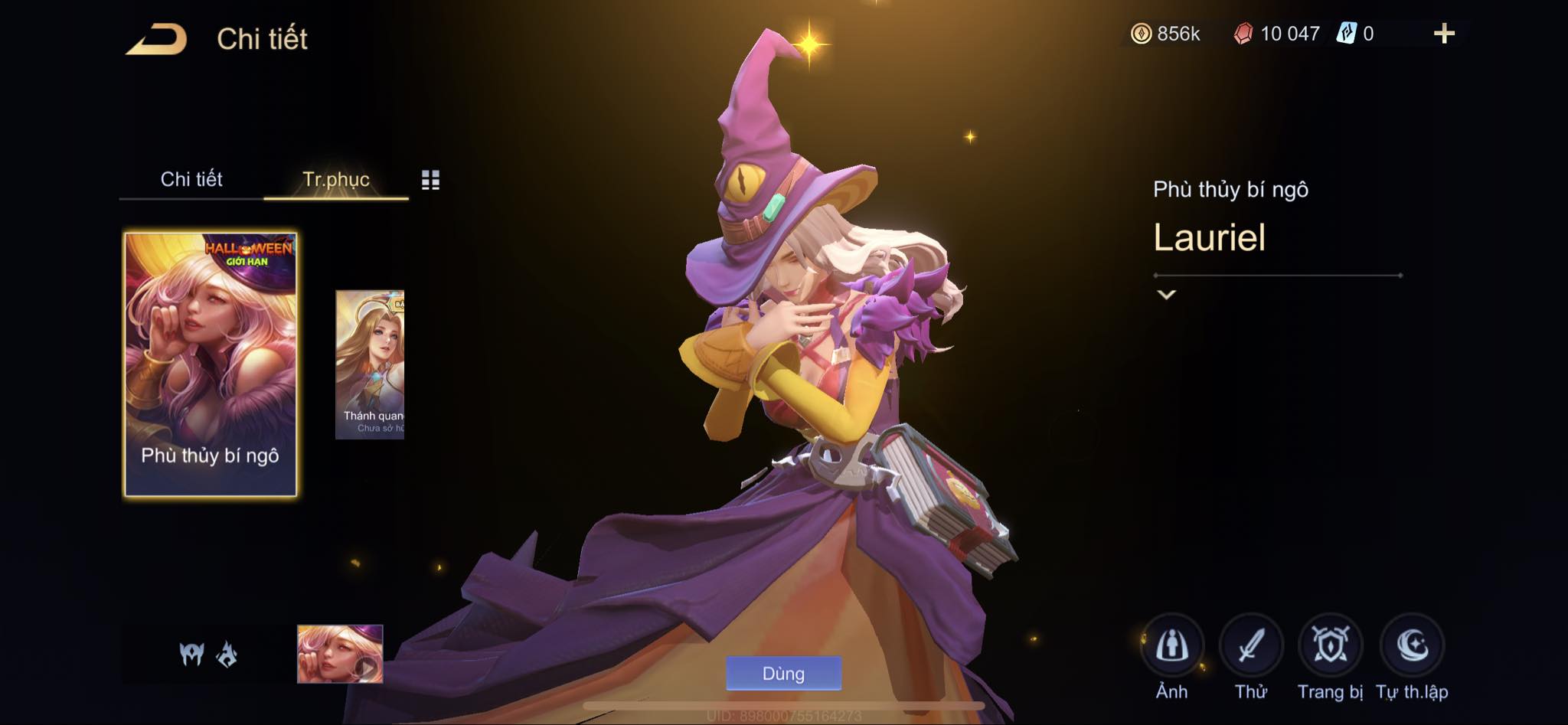1568x725 pixels.
Task: Click the skin effect icons panel
Action: [208, 655]
